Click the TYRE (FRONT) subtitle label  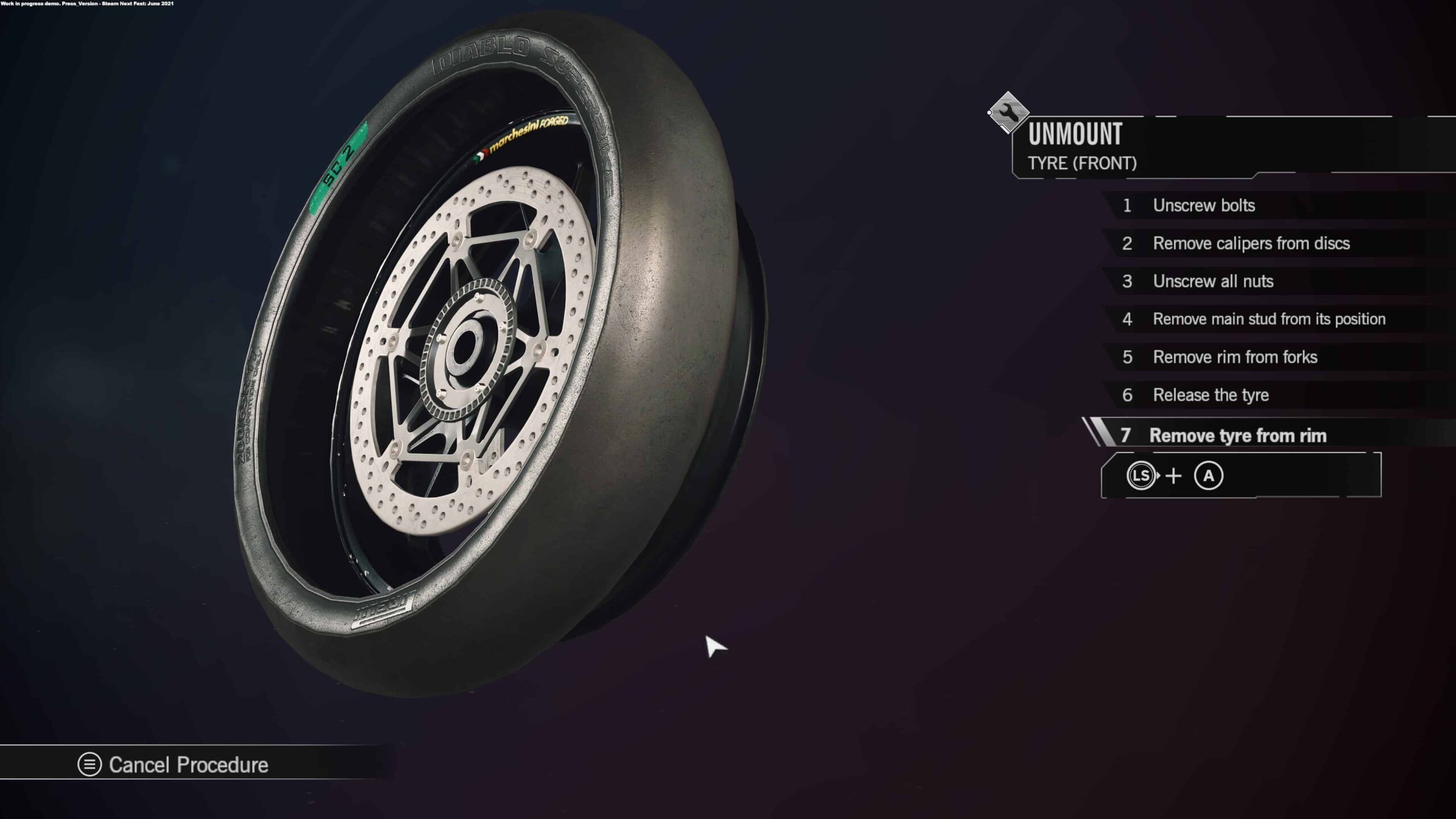(1081, 164)
